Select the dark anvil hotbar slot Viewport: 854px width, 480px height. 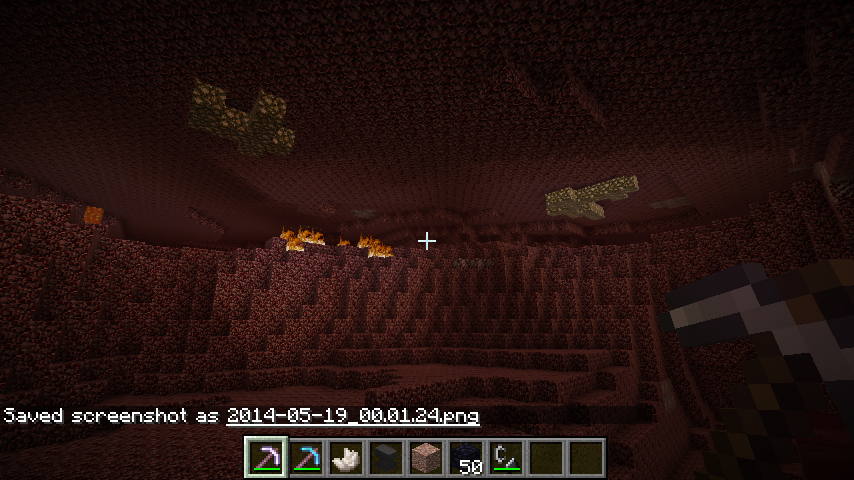pos(386,457)
